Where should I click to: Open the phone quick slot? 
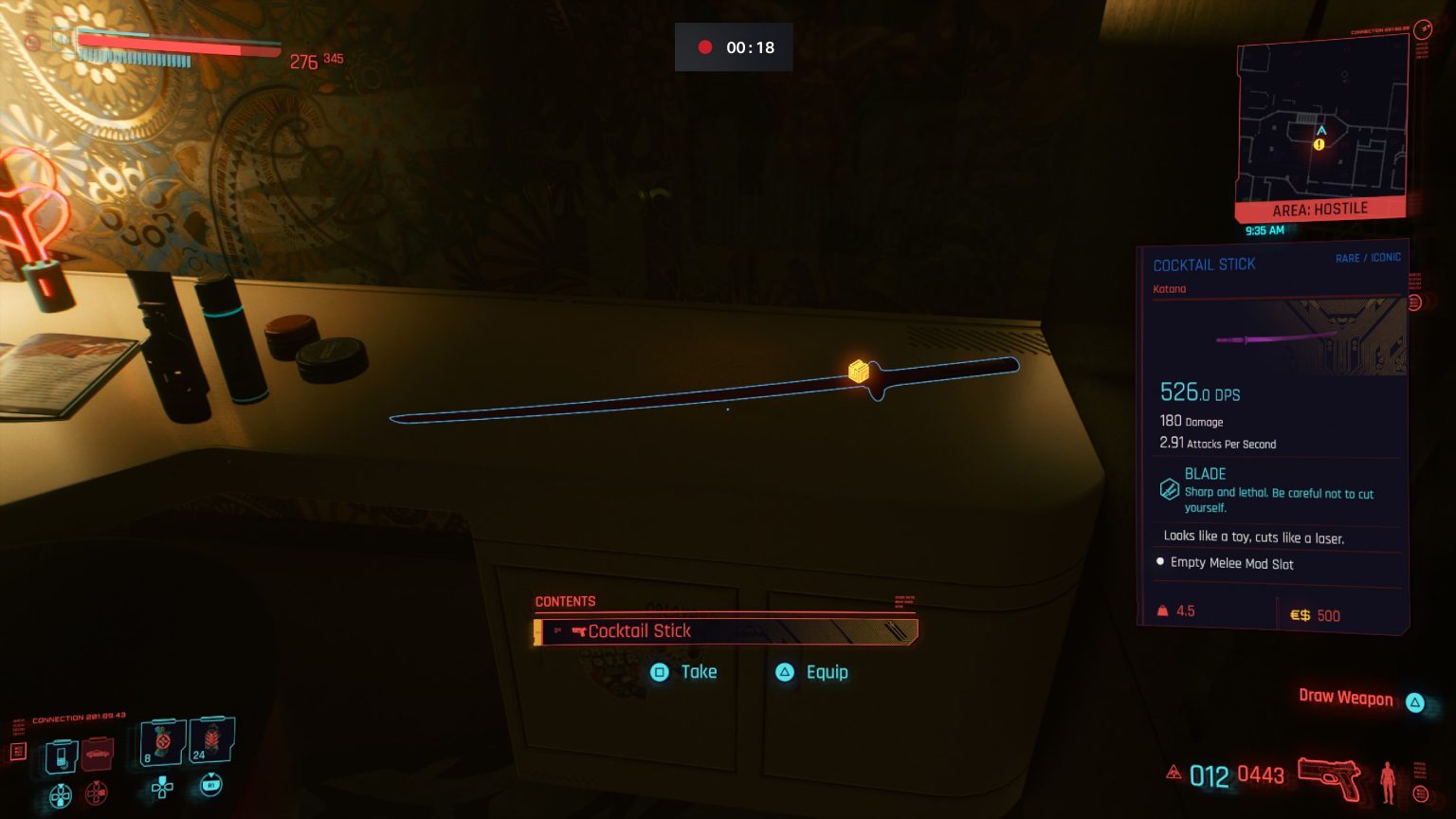coord(61,755)
